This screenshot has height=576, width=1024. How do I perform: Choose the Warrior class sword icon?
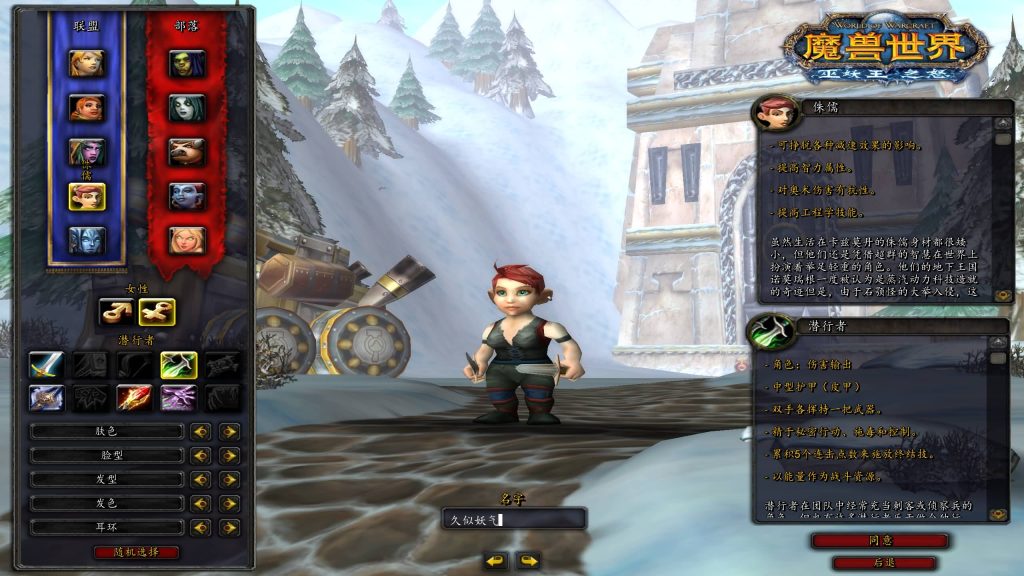(x=46, y=365)
